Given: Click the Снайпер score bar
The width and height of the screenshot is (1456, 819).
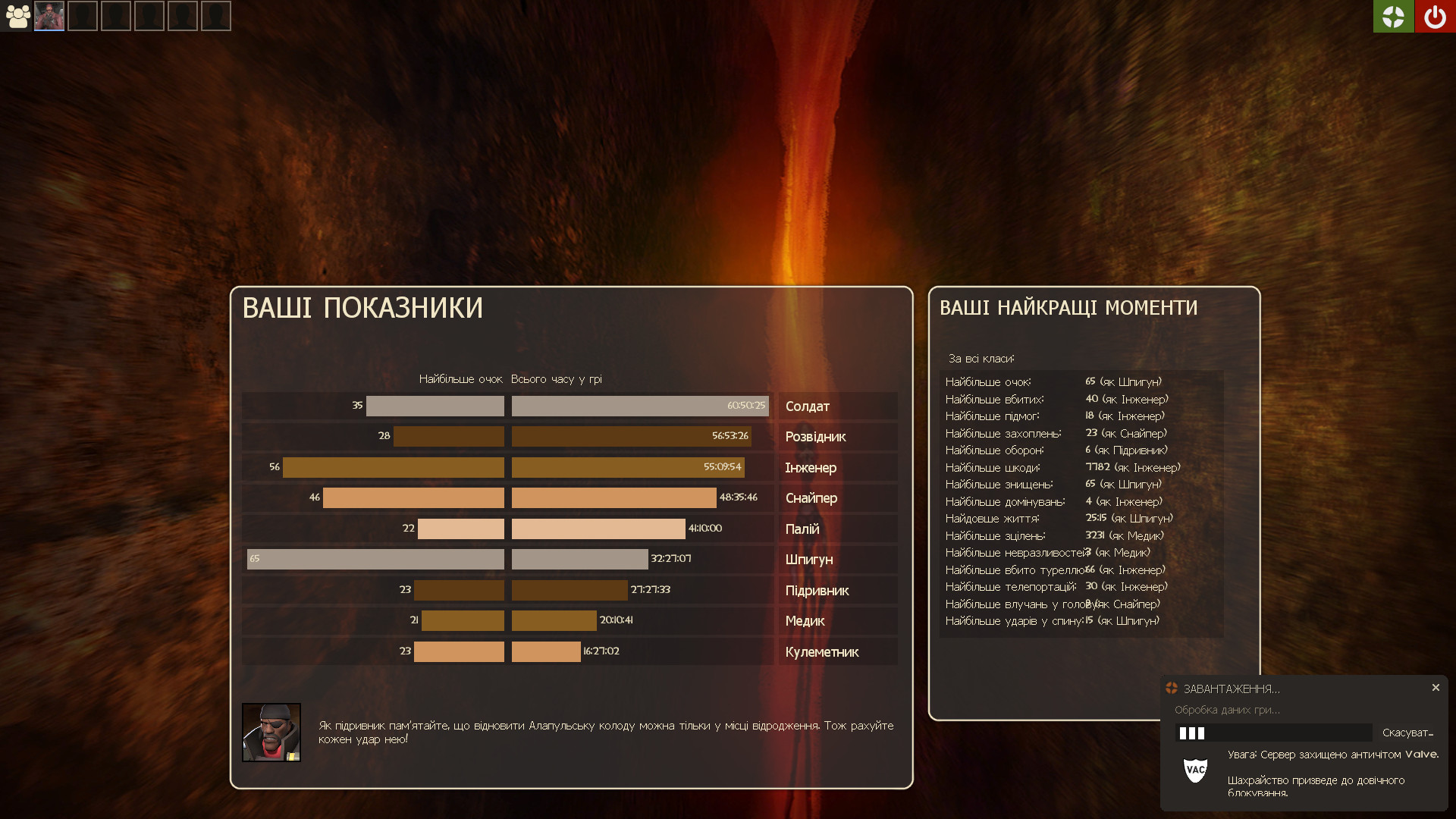Looking at the screenshot, I should (413, 497).
